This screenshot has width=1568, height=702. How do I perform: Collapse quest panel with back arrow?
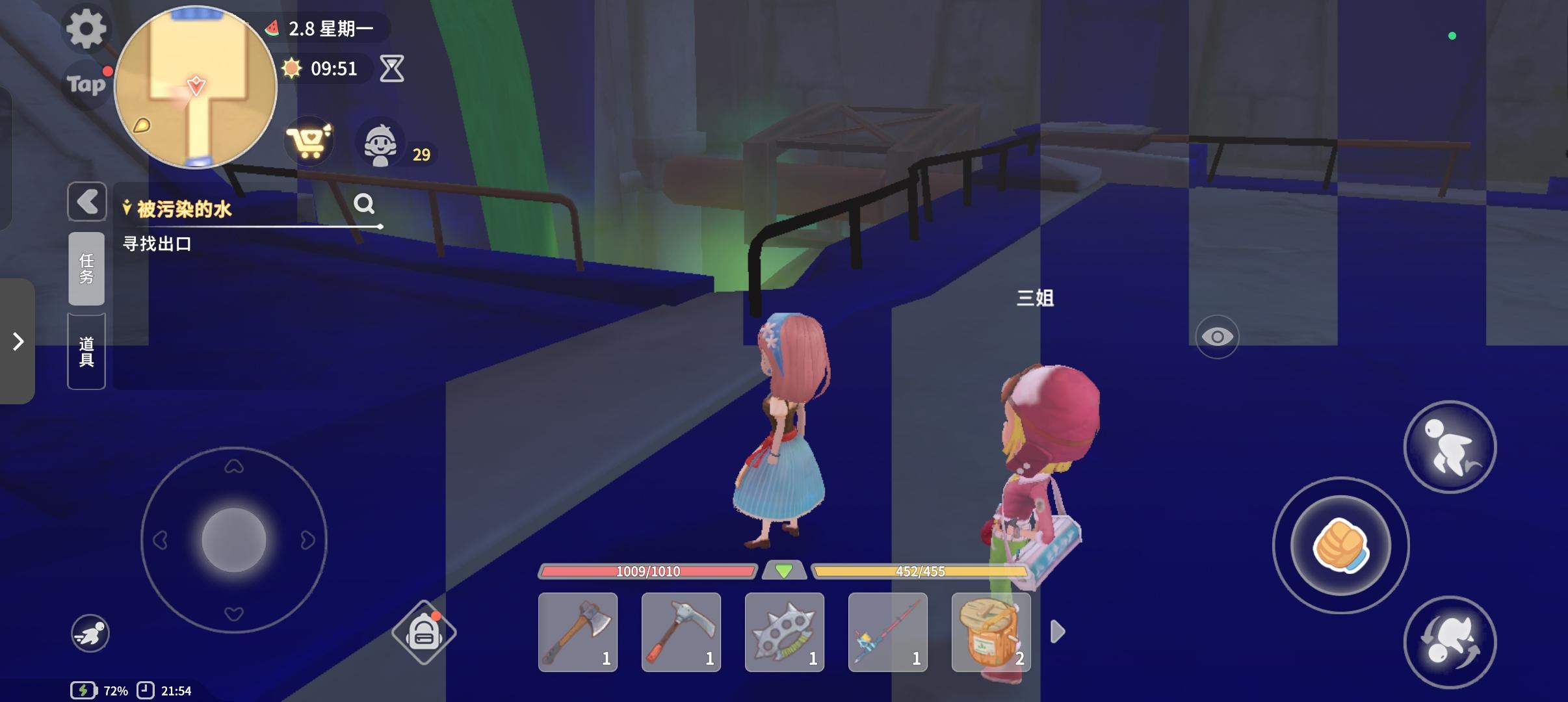pos(86,201)
